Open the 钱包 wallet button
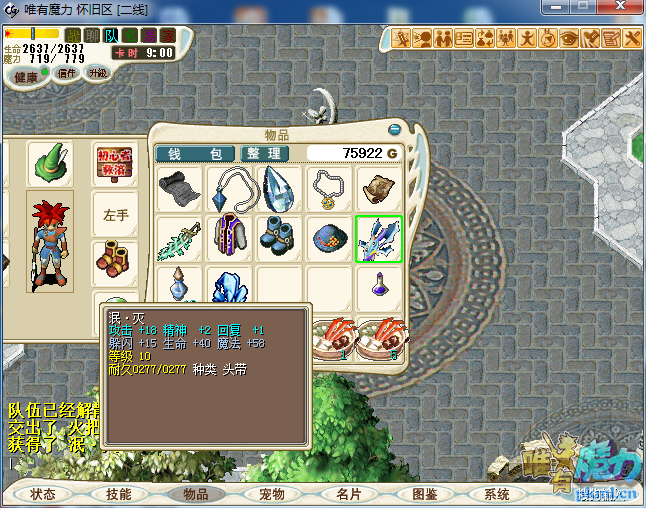The image size is (646, 508). click(195, 154)
